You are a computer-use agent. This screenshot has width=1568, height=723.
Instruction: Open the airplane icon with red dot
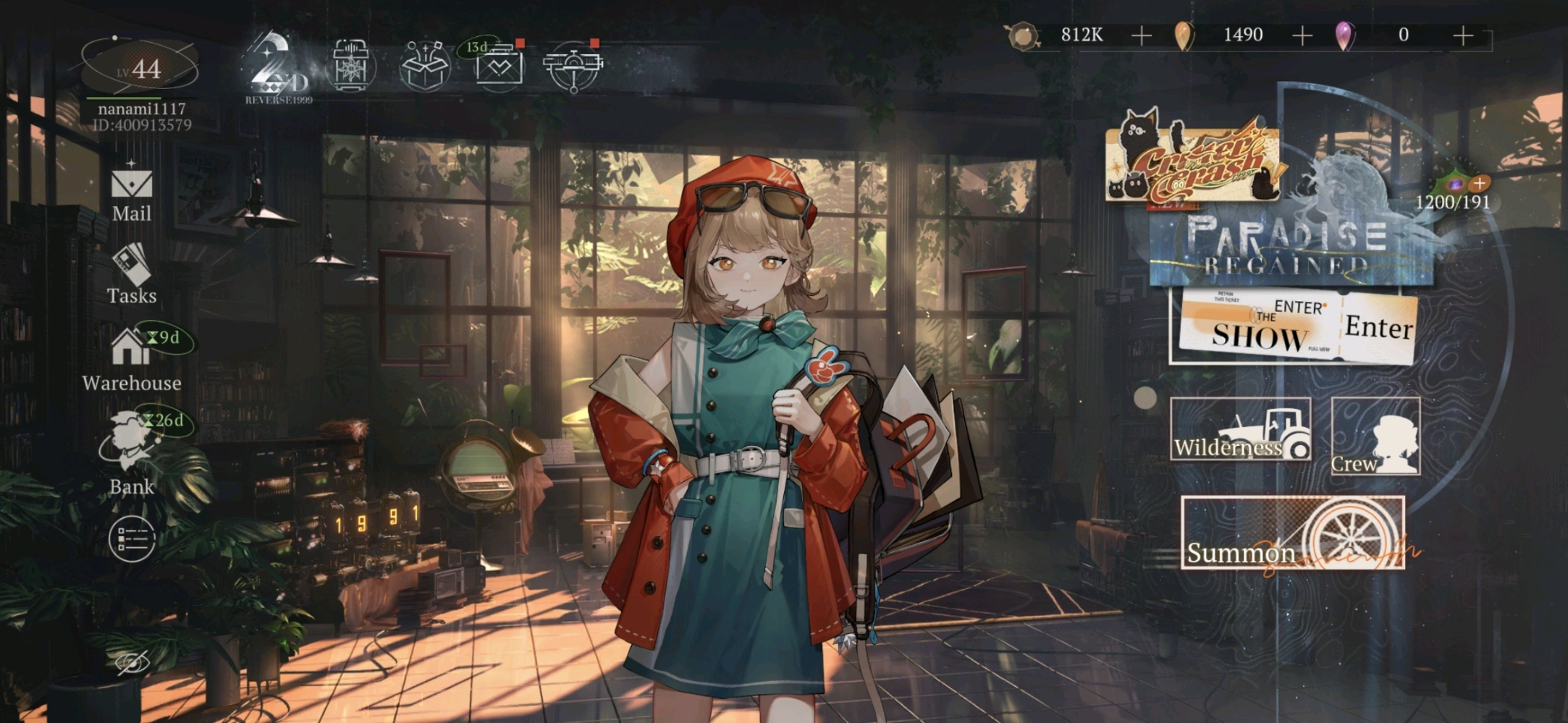tap(573, 67)
